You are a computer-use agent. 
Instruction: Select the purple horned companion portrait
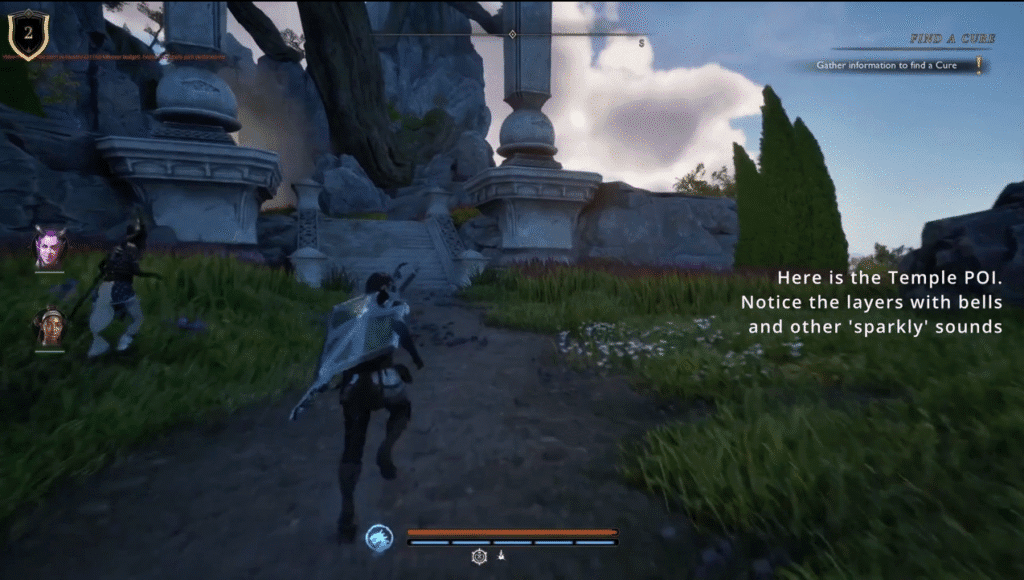49,247
